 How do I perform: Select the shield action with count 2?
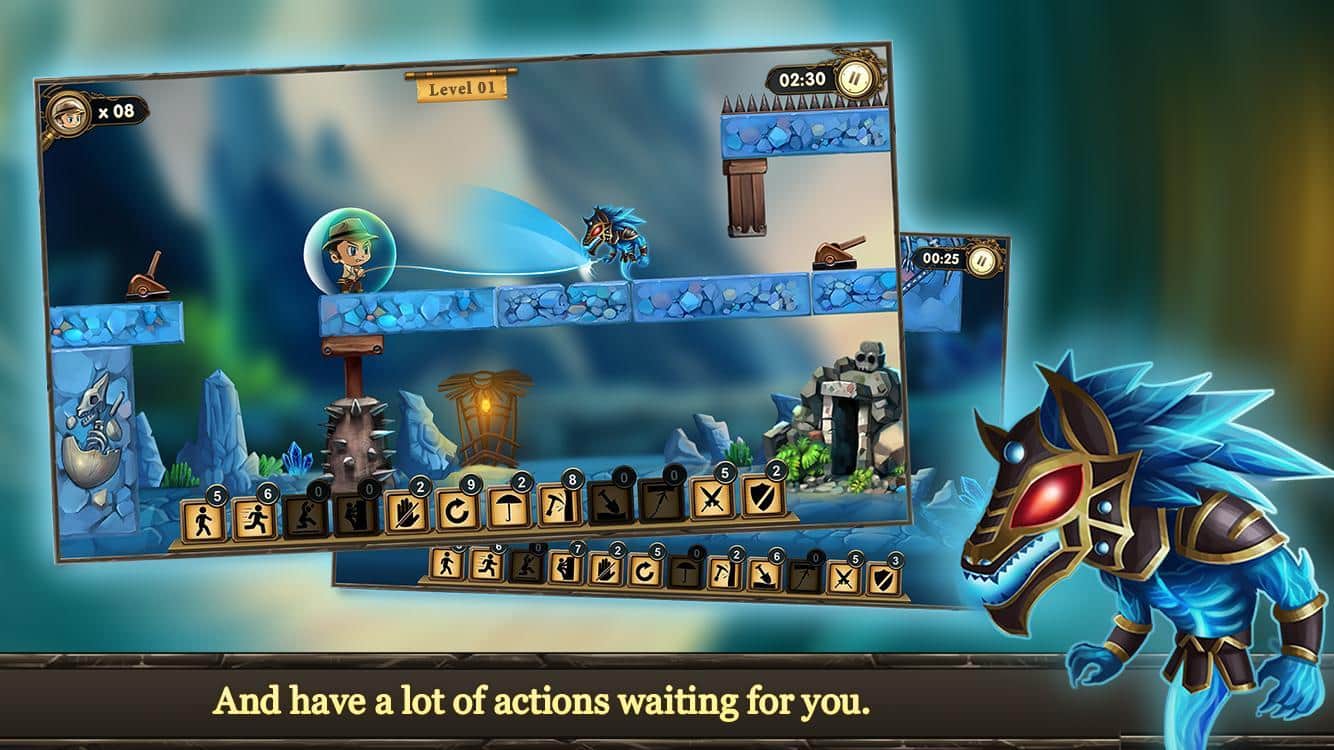pyautogui.click(x=762, y=495)
